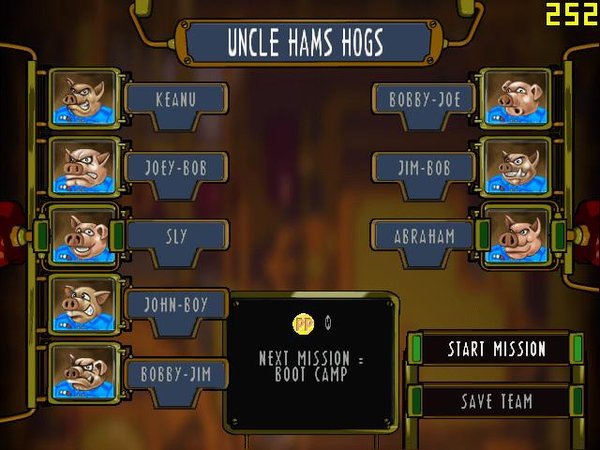Pick the Abraham name plate
600x450 pixels.
pos(423,237)
